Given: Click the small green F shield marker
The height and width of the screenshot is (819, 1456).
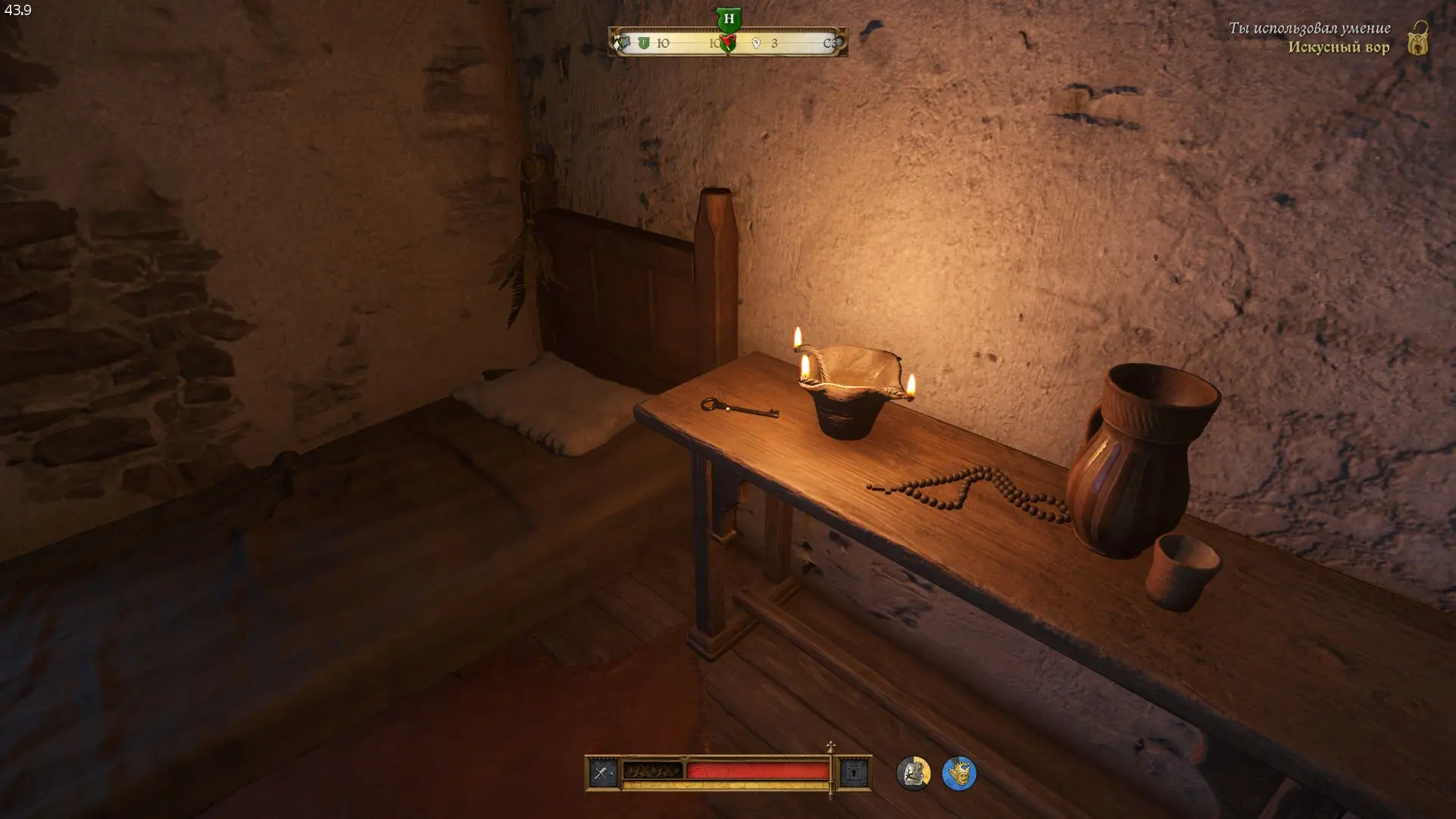Looking at the screenshot, I should [x=644, y=43].
